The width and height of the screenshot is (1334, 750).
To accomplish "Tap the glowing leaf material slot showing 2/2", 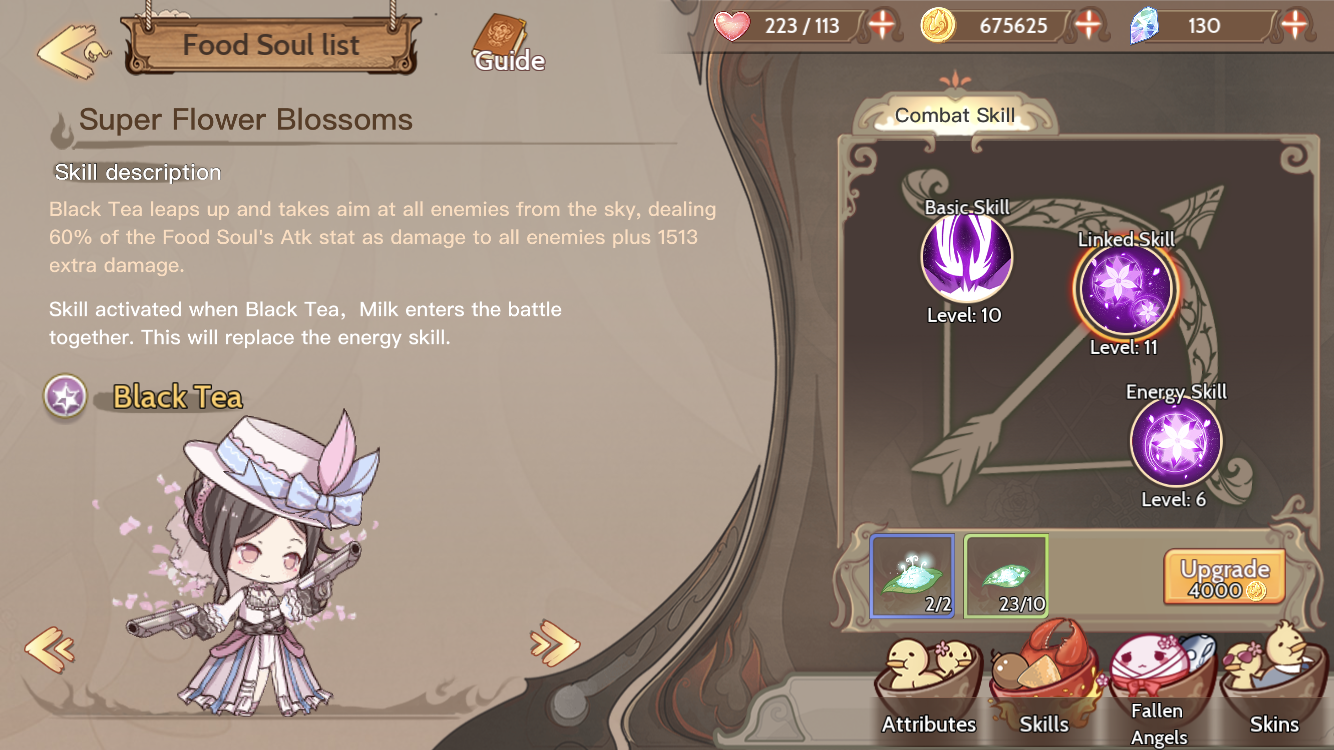I will pyautogui.click(x=911, y=576).
